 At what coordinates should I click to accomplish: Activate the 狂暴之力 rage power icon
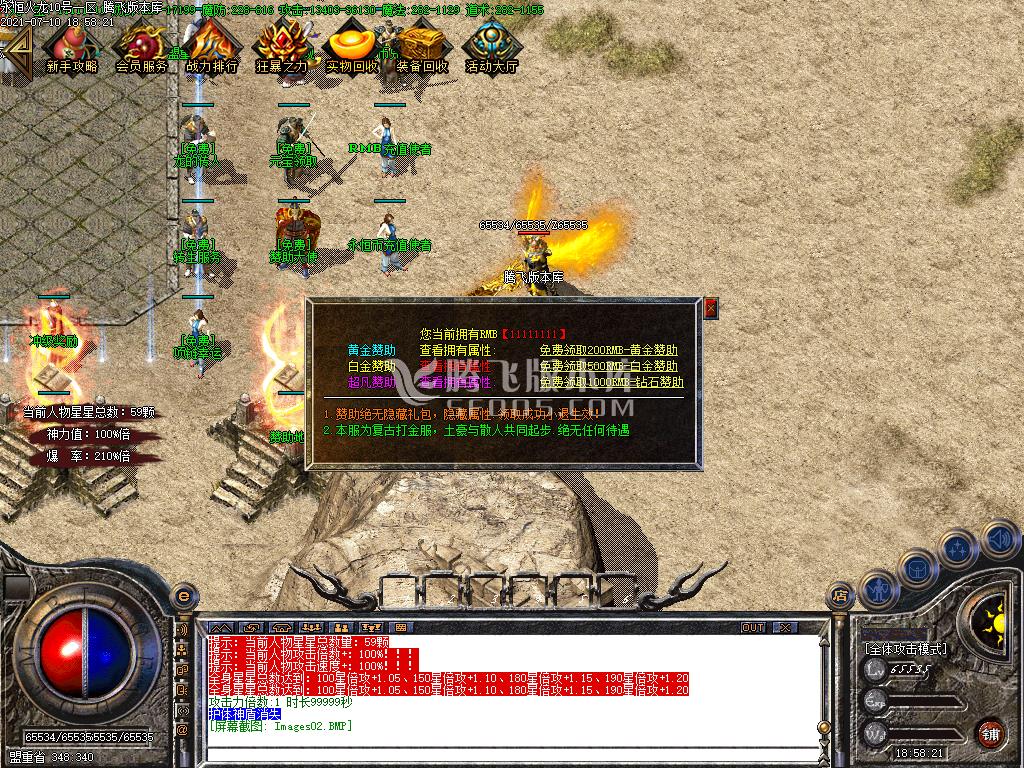[281, 47]
